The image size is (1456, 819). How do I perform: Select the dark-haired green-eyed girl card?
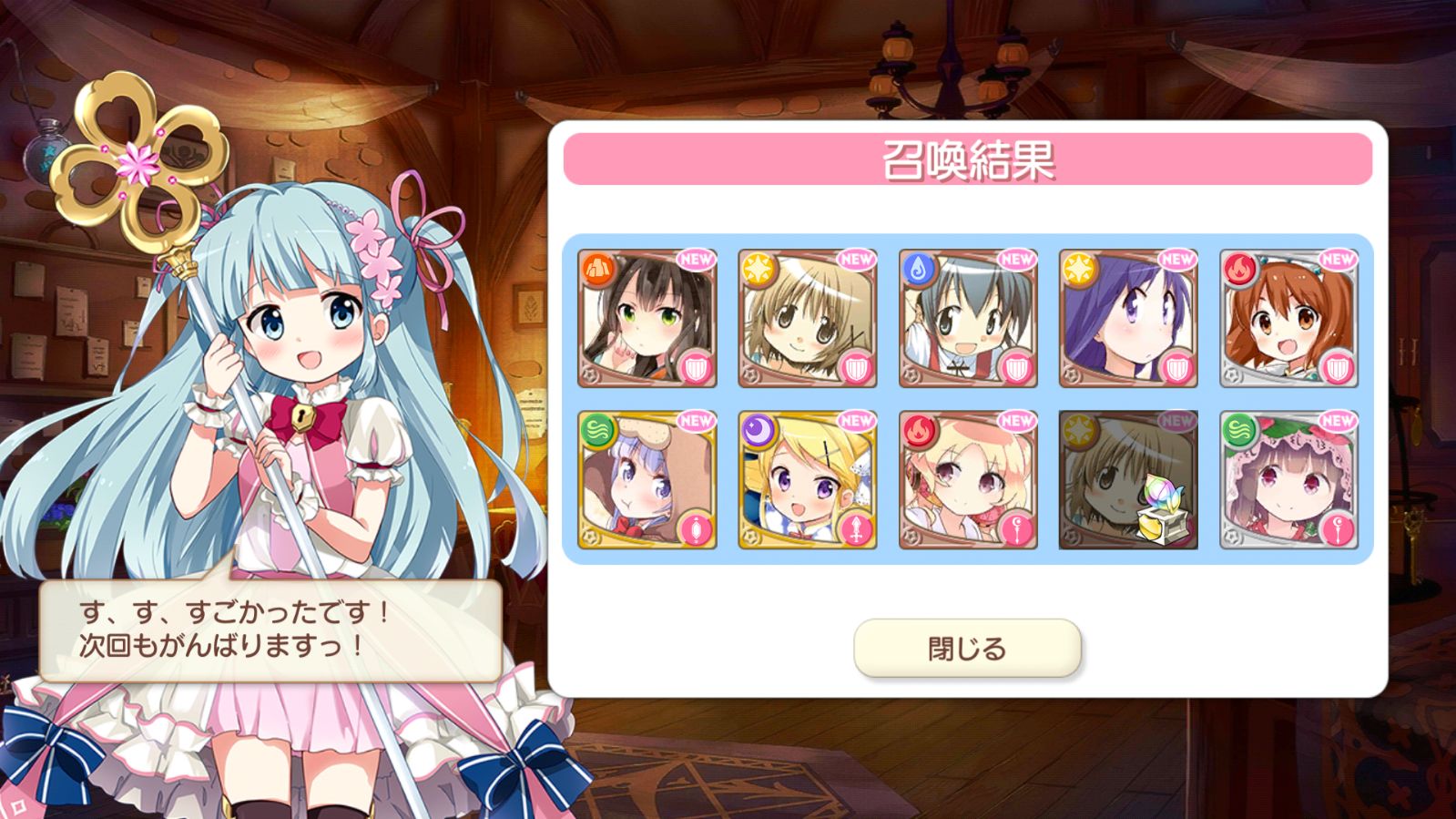pos(647,318)
